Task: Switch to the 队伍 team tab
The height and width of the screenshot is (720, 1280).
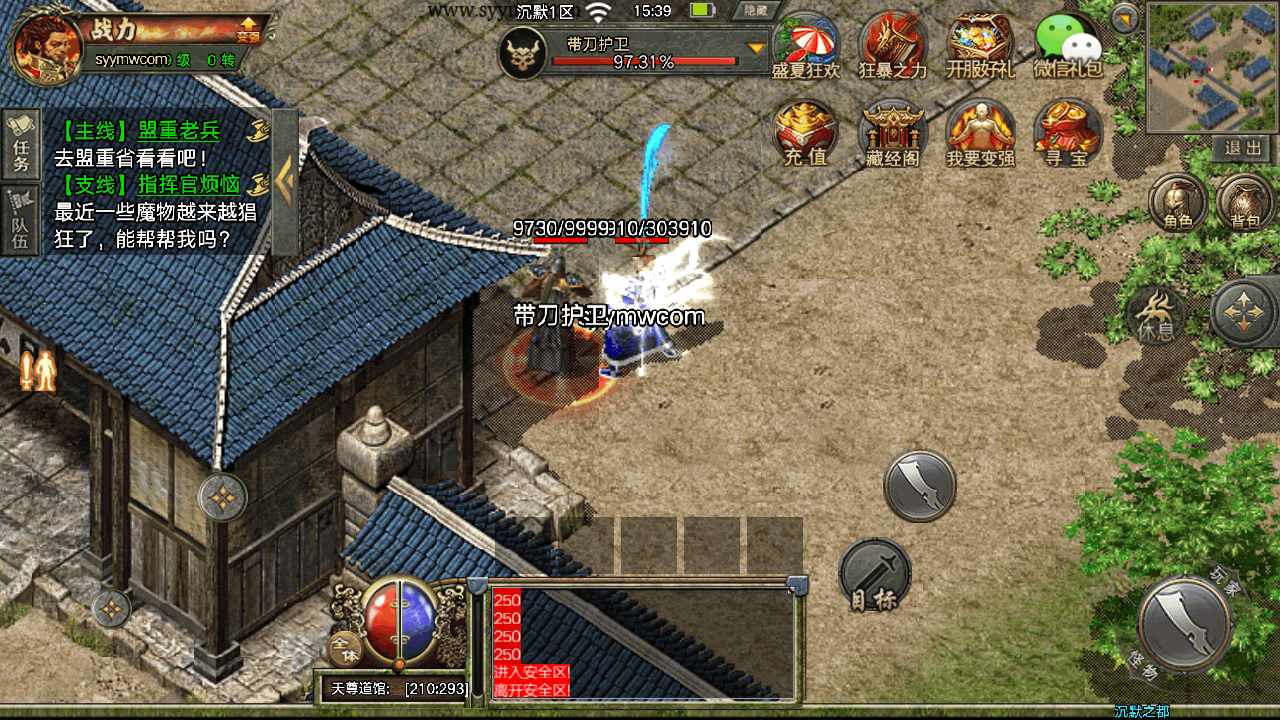Action: tap(21, 220)
